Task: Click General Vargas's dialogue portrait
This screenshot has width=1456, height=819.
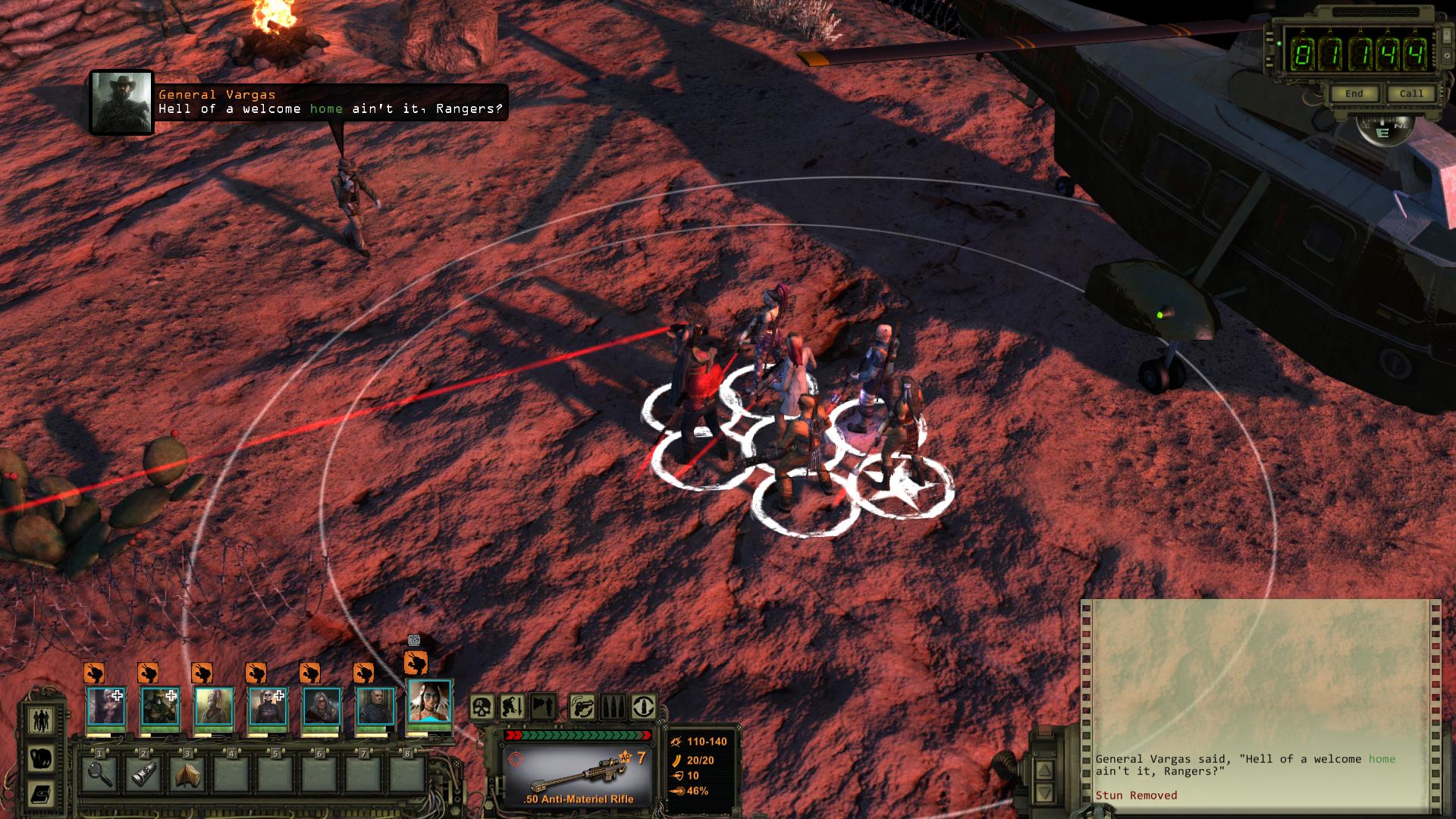Action: pos(121,103)
